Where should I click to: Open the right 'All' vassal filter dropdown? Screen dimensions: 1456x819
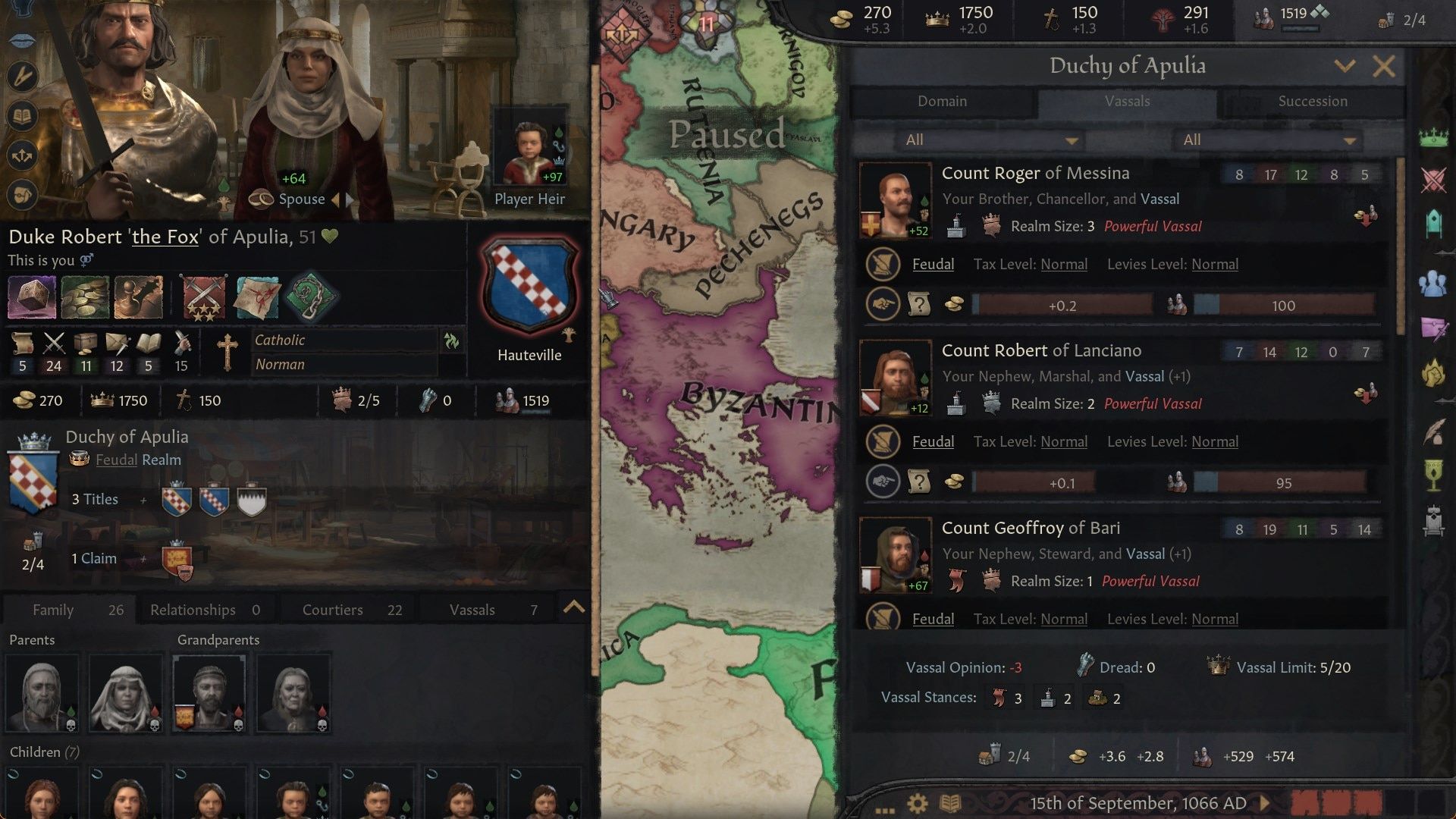coord(1266,140)
